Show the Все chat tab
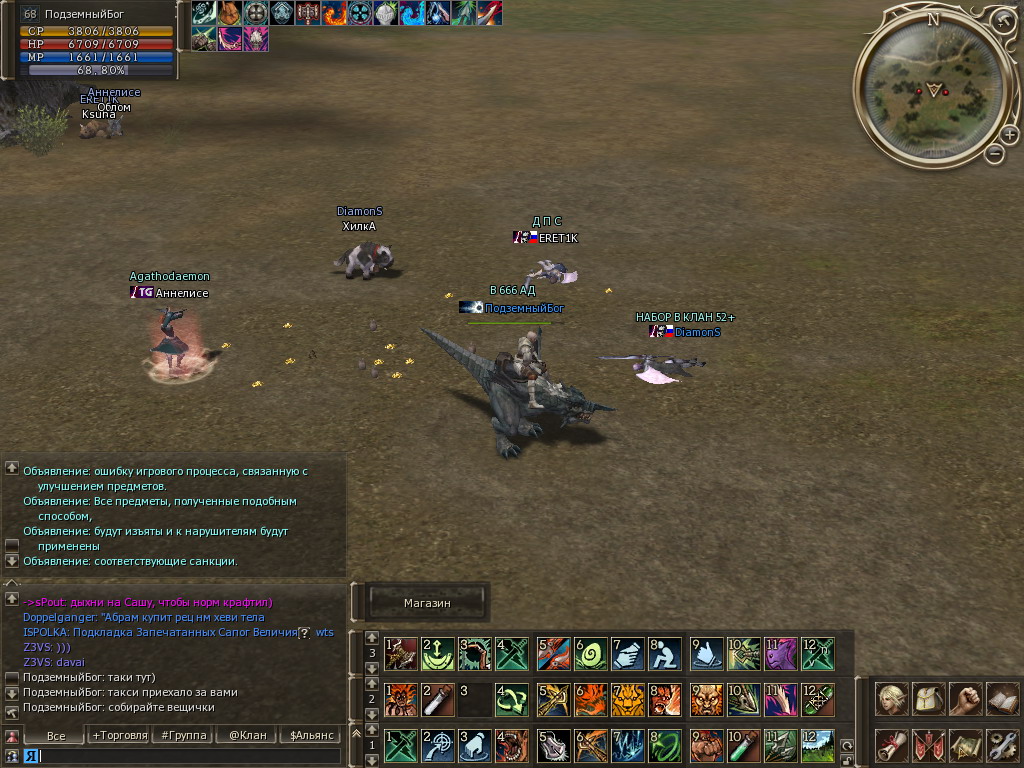This screenshot has height=768, width=1024. pos(56,735)
